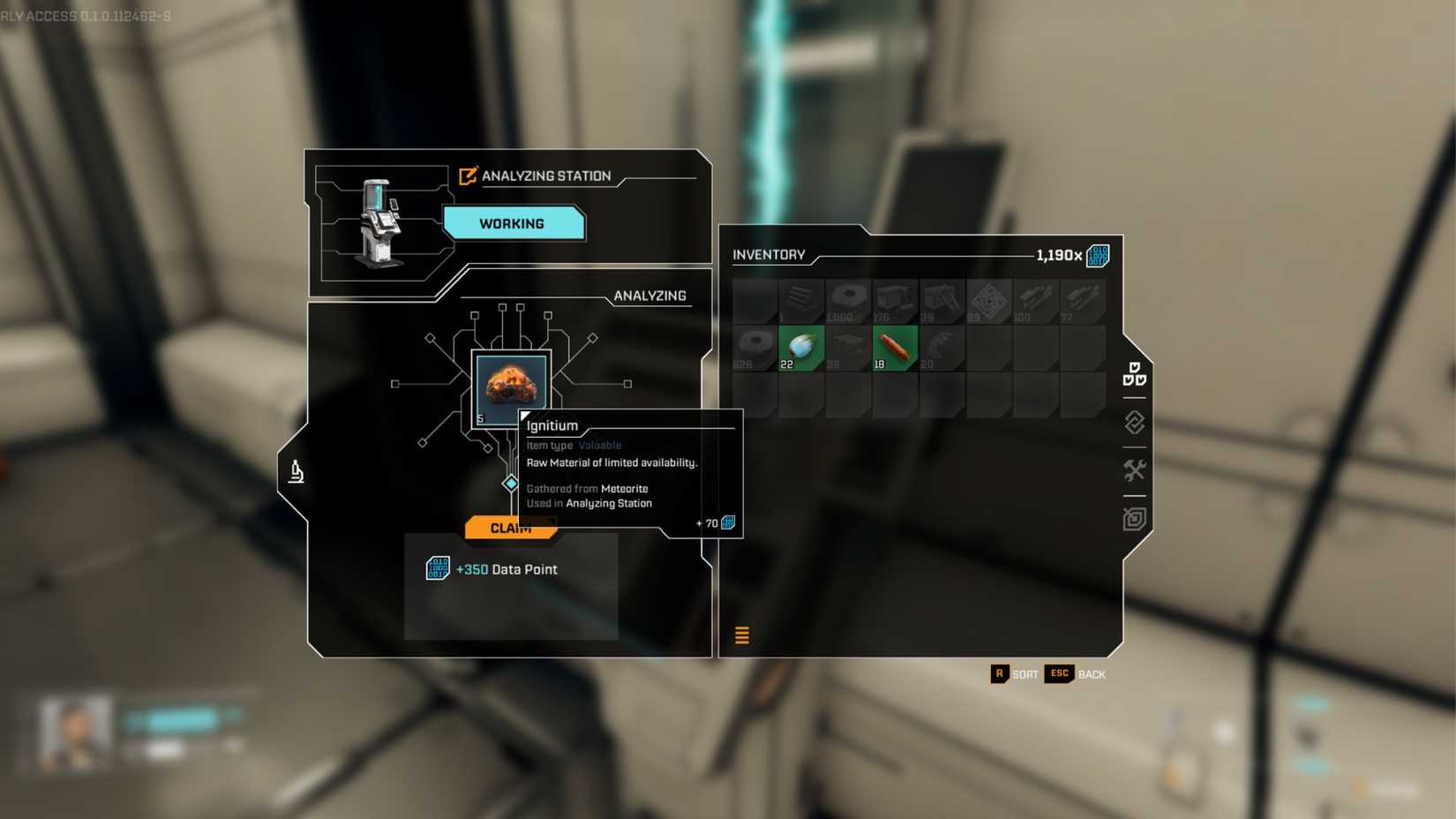Select the recycling icon in the right sidebar
The height and width of the screenshot is (819, 1456).
[x=1135, y=424]
